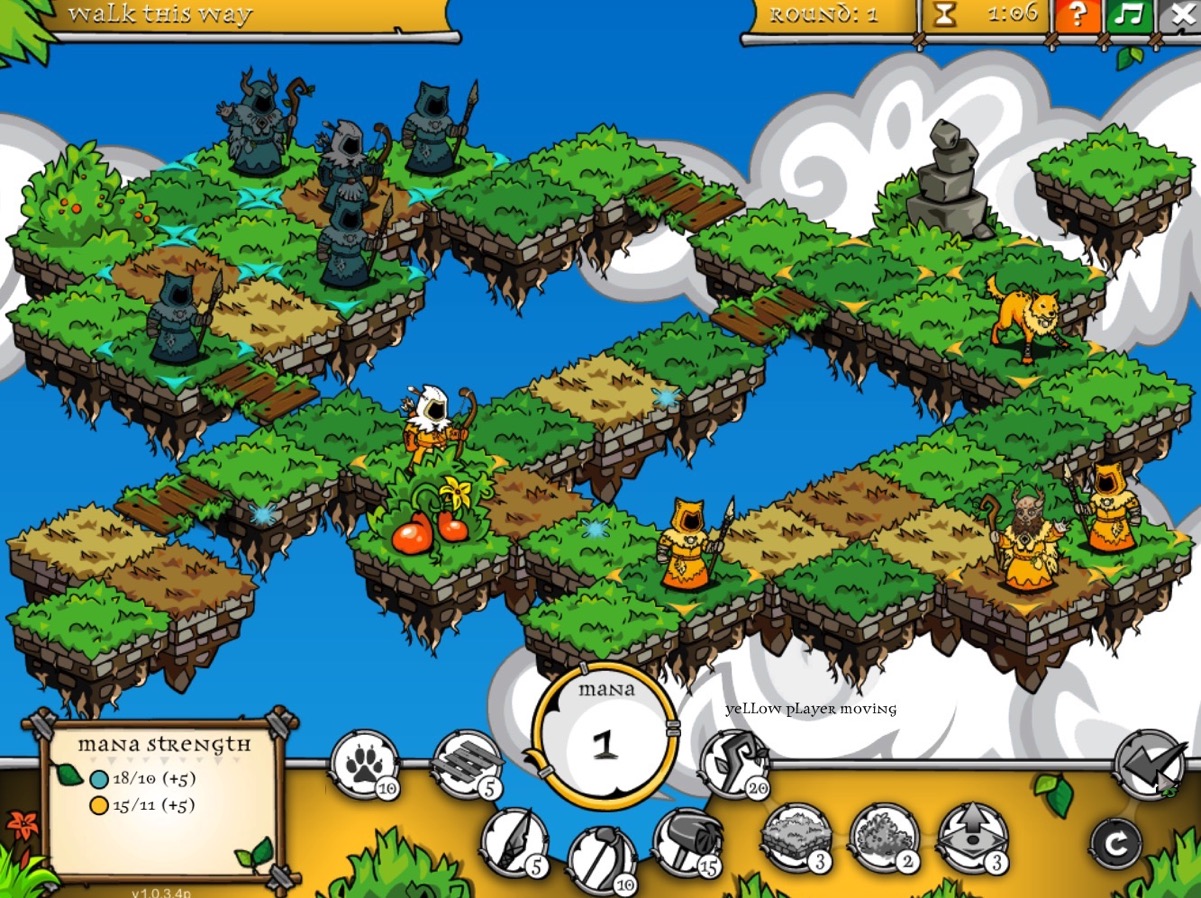The height and width of the screenshot is (898, 1201).
Task: Choose the bush ability costing 2
Action: click(884, 838)
